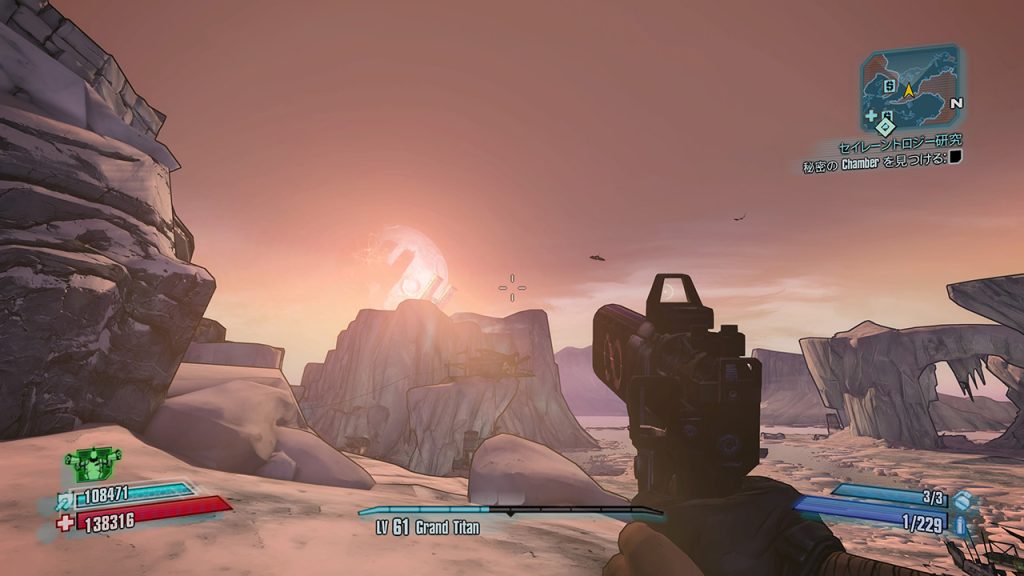Screen dimensions: 1024x576
Task: Activate the green turret action skill icon
Action: tap(92, 463)
